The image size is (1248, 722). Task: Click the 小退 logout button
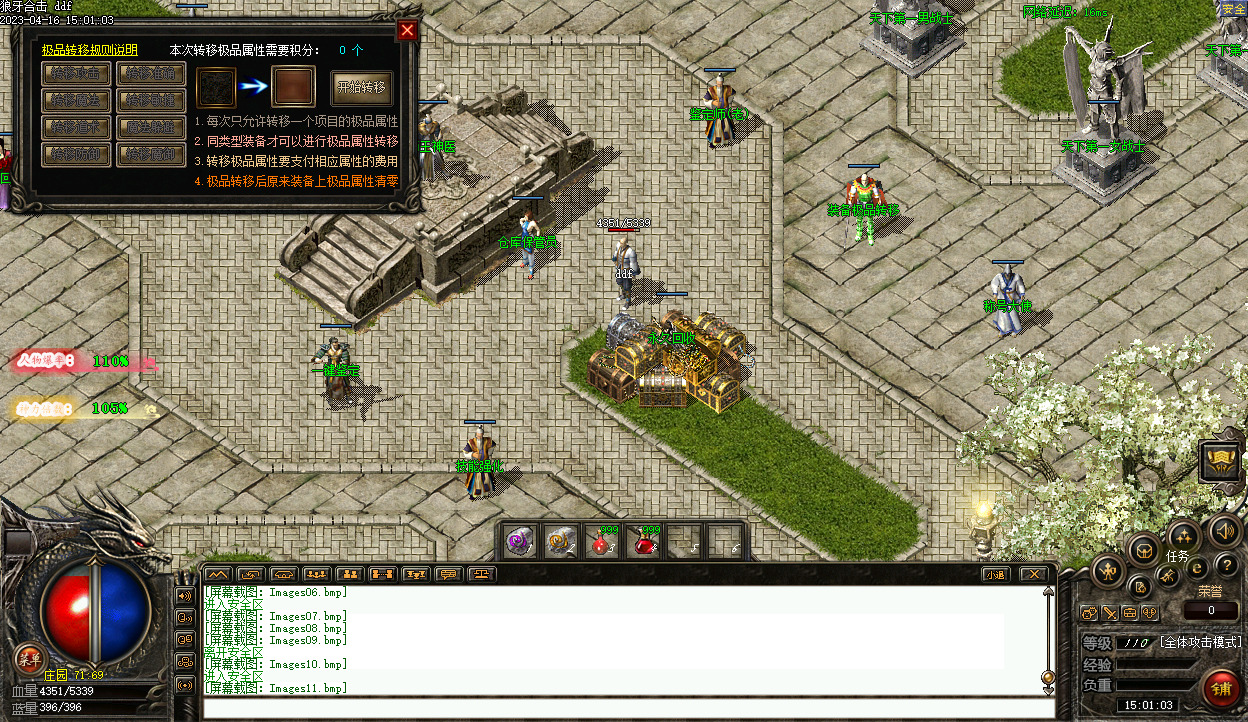point(994,574)
